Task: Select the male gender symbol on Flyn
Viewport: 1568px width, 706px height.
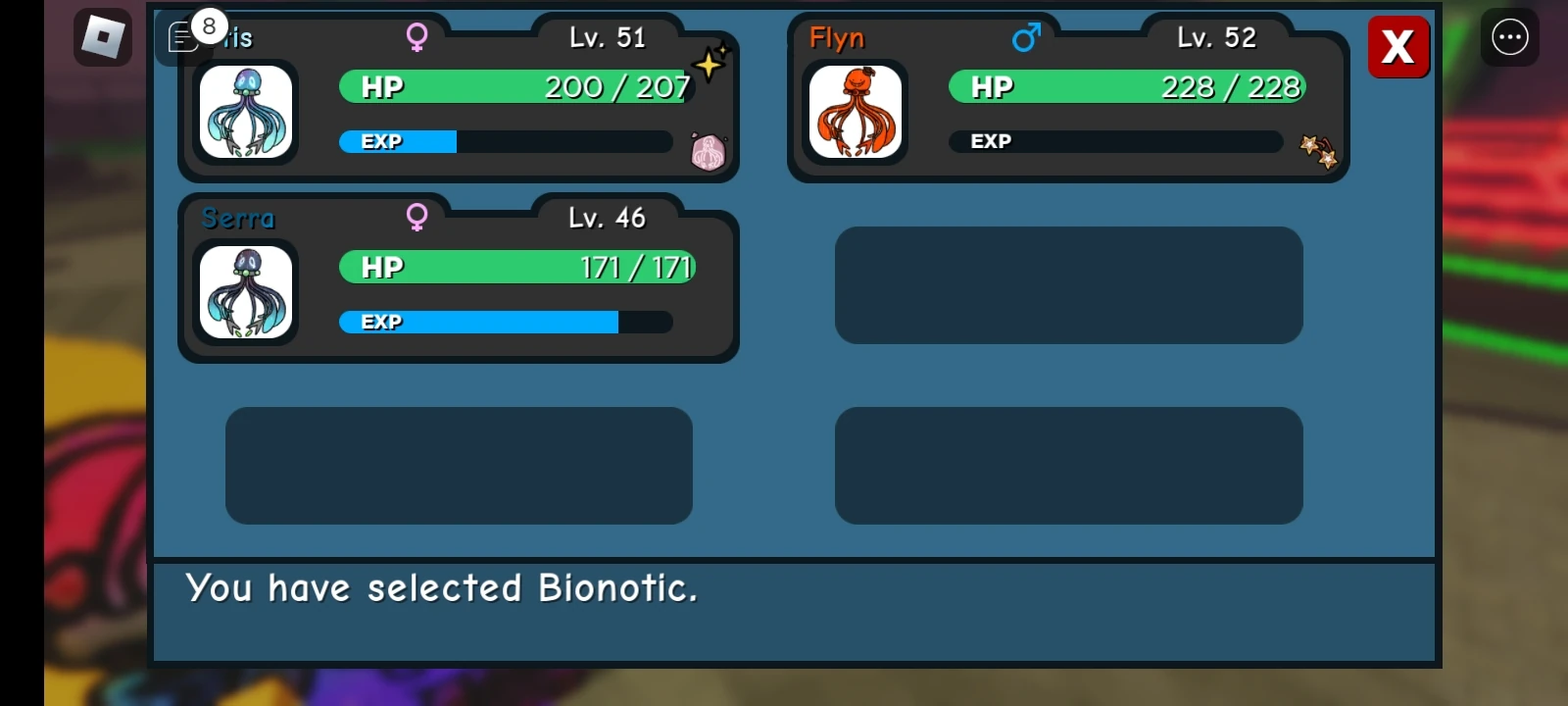Action: (1025, 37)
